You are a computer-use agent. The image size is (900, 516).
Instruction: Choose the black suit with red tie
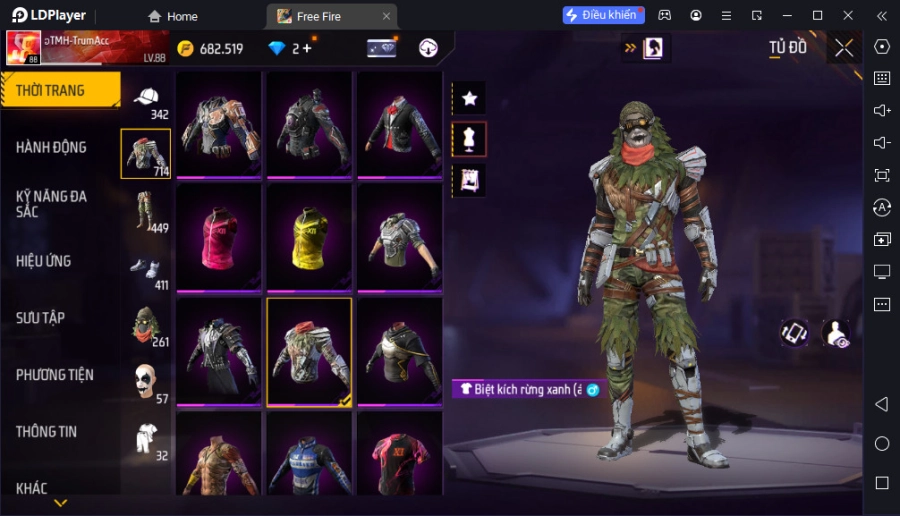click(x=399, y=124)
